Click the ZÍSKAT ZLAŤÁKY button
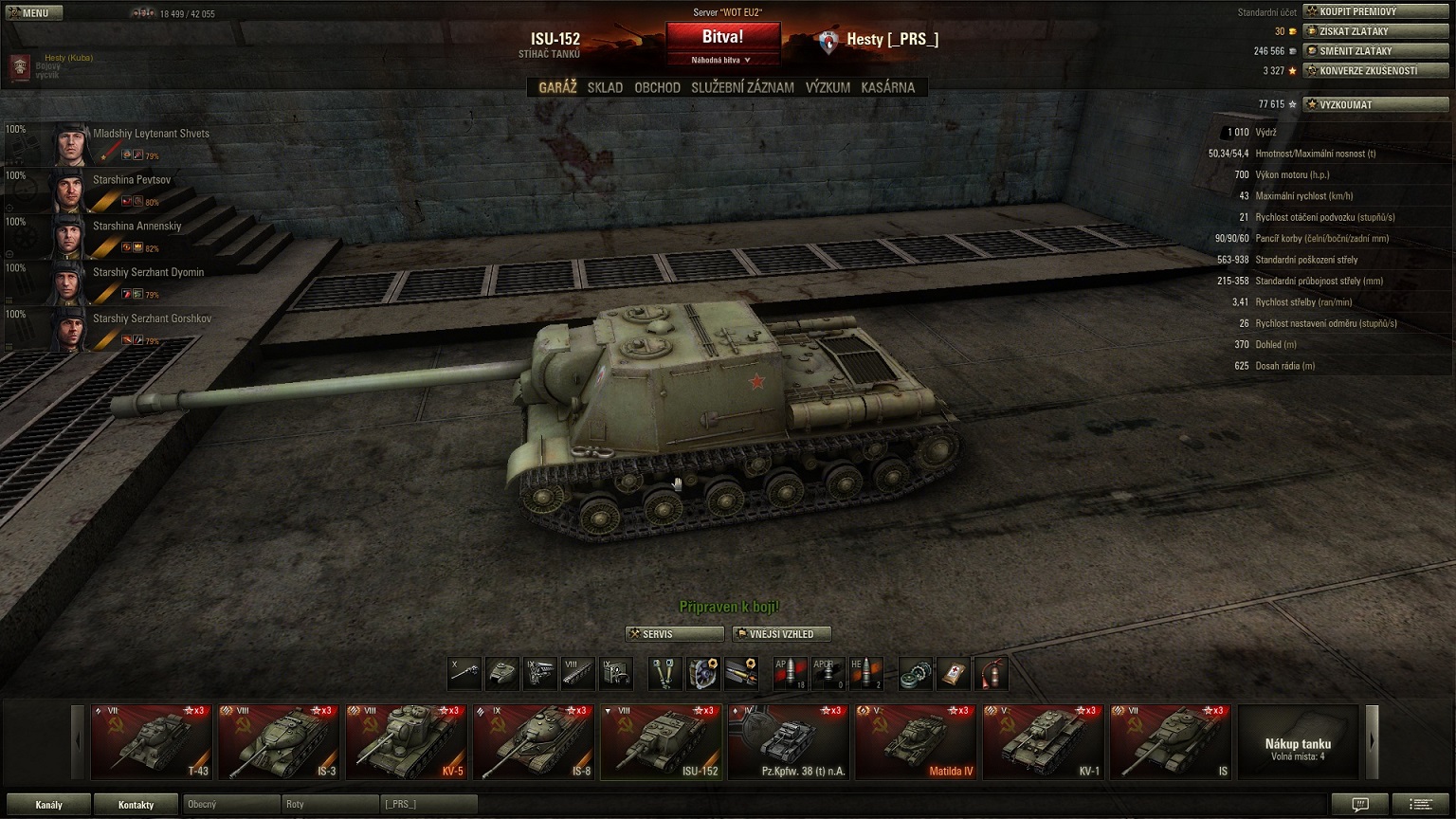1456x819 pixels. click(1375, 31)
